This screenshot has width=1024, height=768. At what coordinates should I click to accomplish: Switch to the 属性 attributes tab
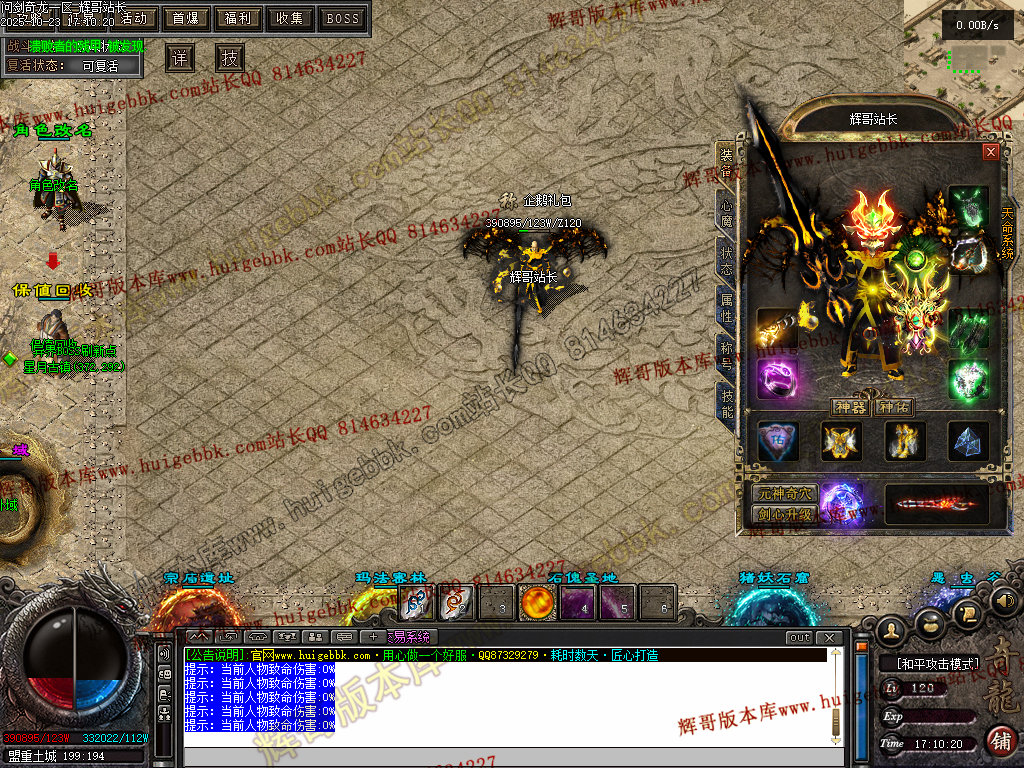(727, 308)
